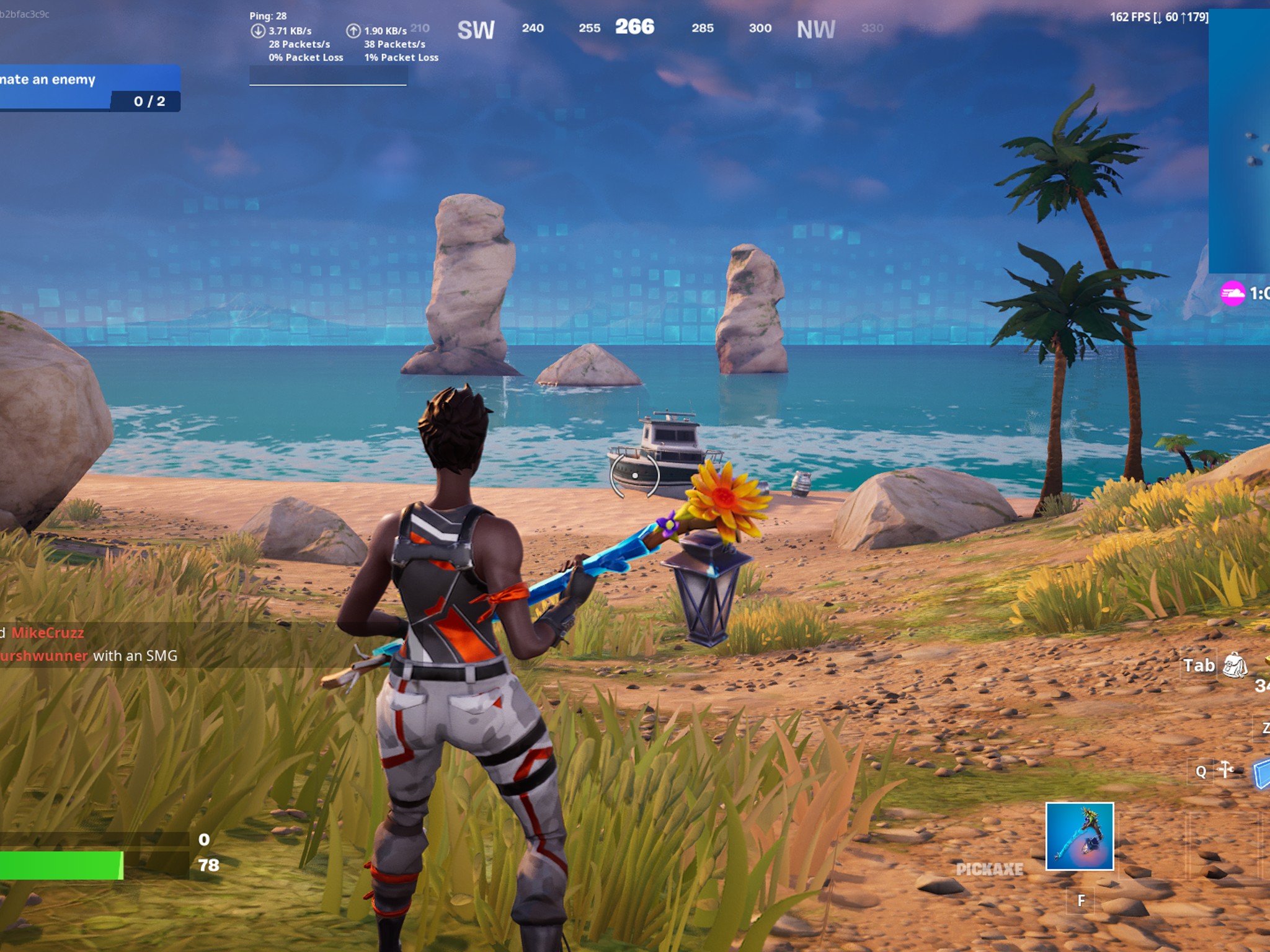Click the minimap panel
This screenshot has height=952, width=1270.
coord(1239,143)
